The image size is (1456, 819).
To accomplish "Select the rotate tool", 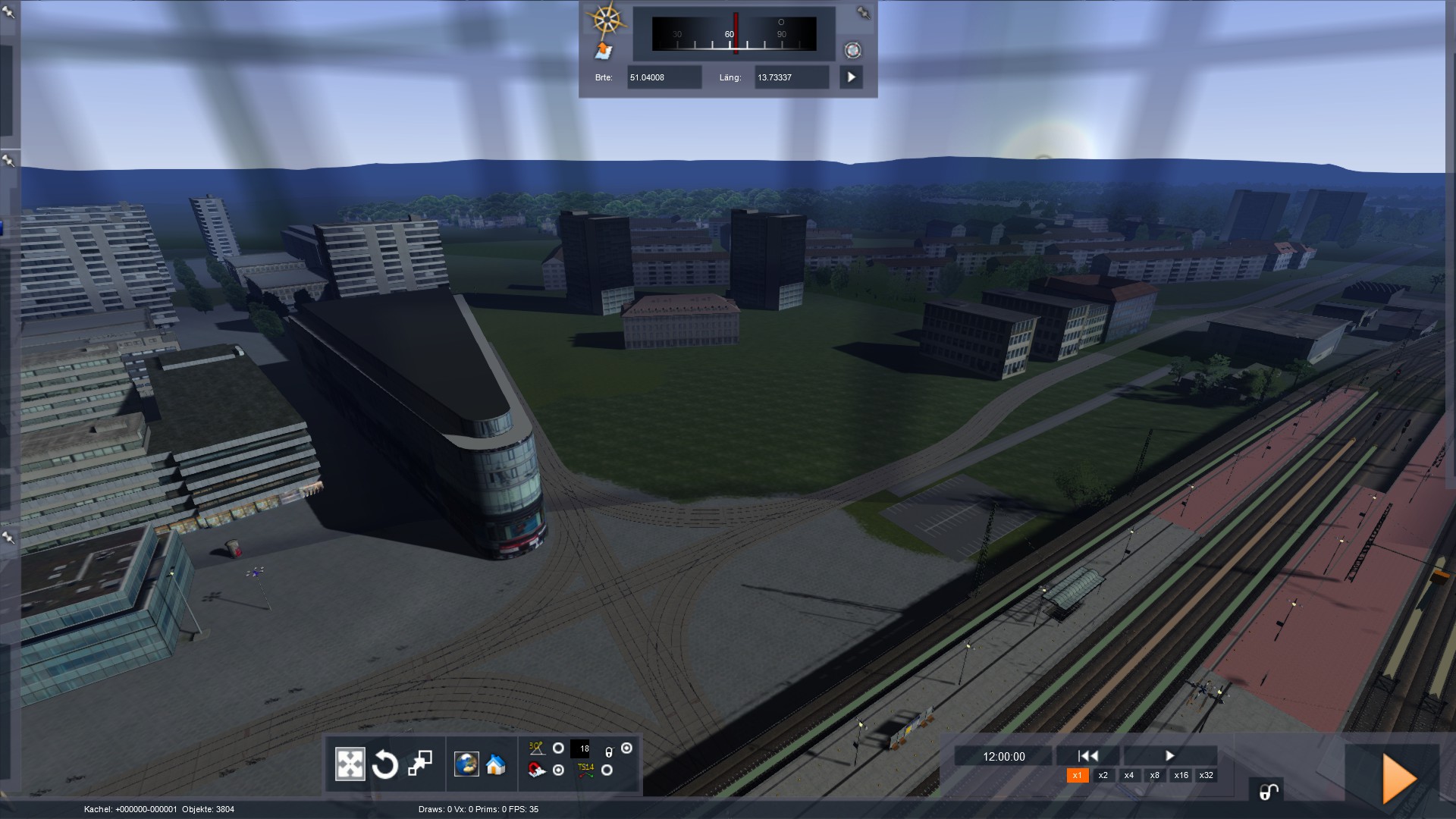I will [384, 764].
